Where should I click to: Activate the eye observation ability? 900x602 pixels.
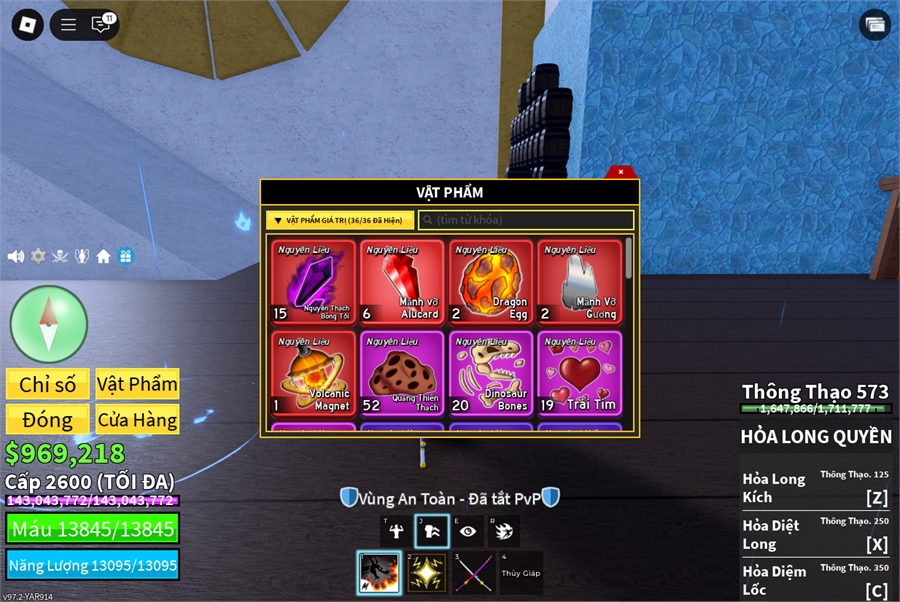click(x=467, y=531)
